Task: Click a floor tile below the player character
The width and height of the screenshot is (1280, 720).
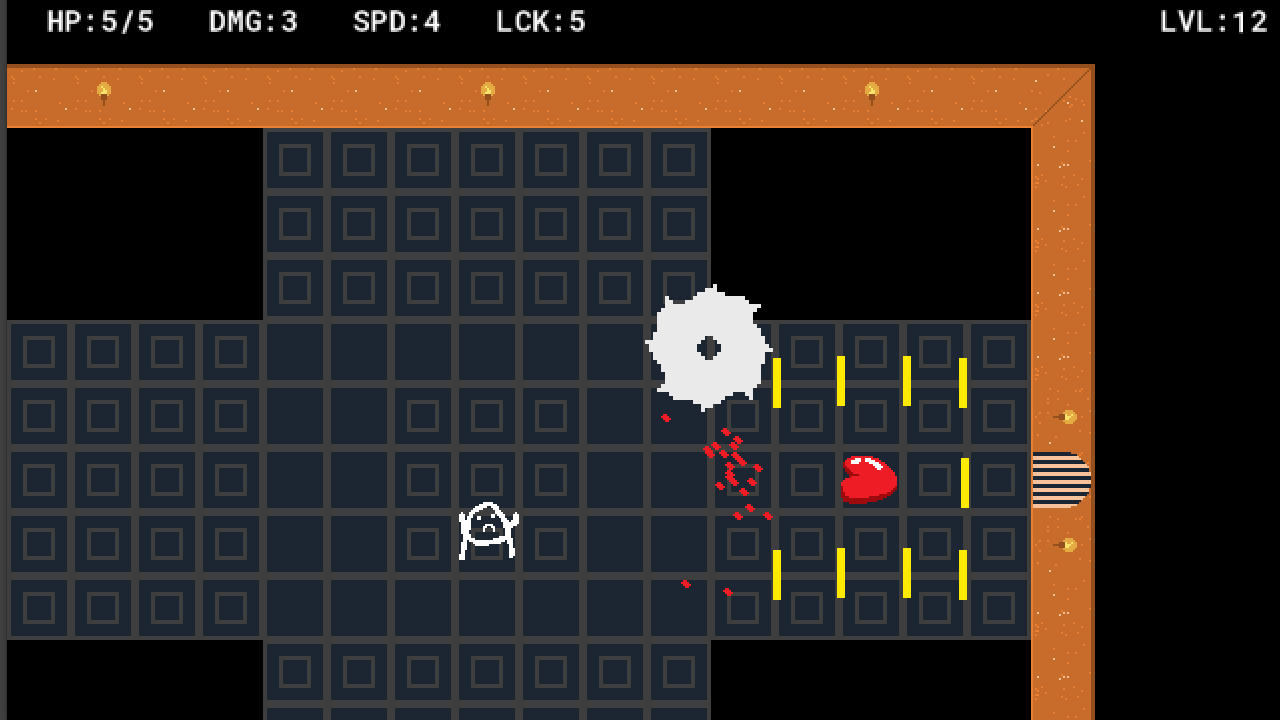Action: tap(488, 605)
